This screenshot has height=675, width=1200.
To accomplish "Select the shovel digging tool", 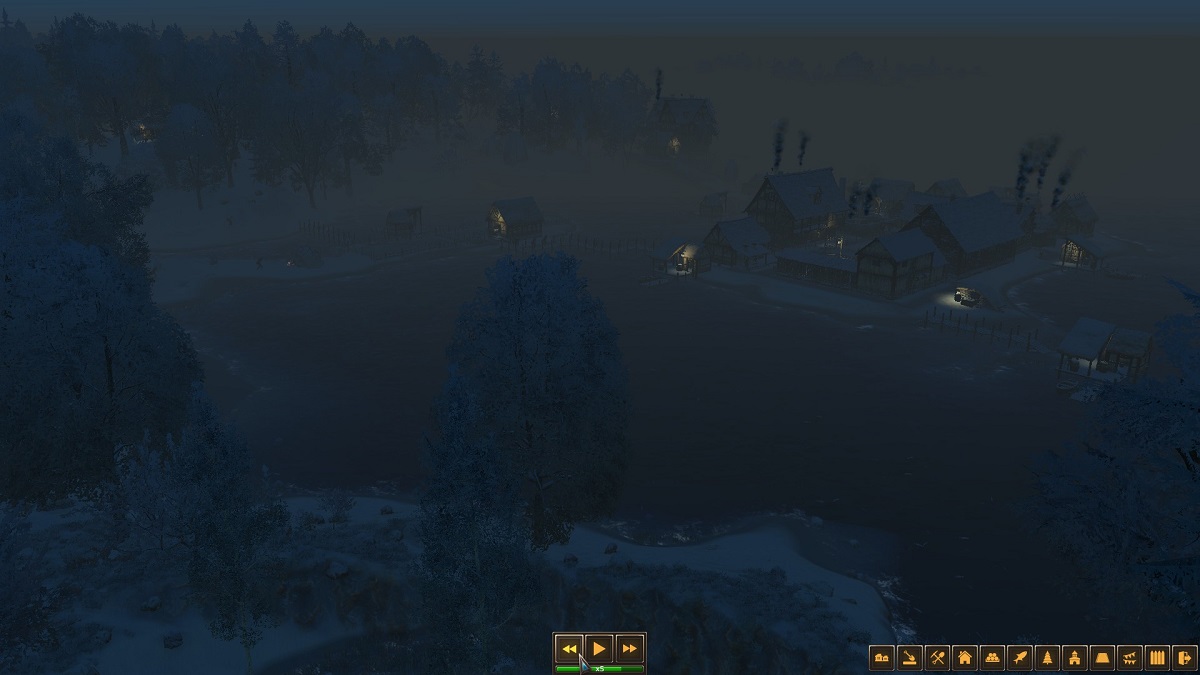I will click(909, 657).
